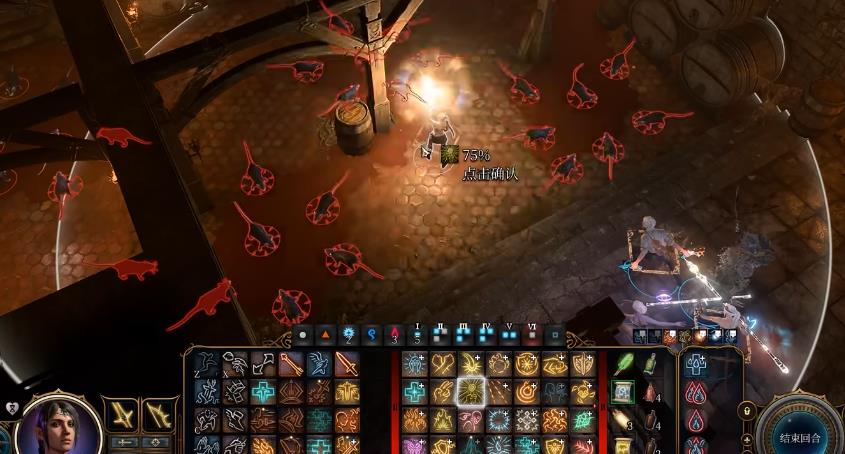Select the highlighted sun spell in hotbar

point(469,390)
